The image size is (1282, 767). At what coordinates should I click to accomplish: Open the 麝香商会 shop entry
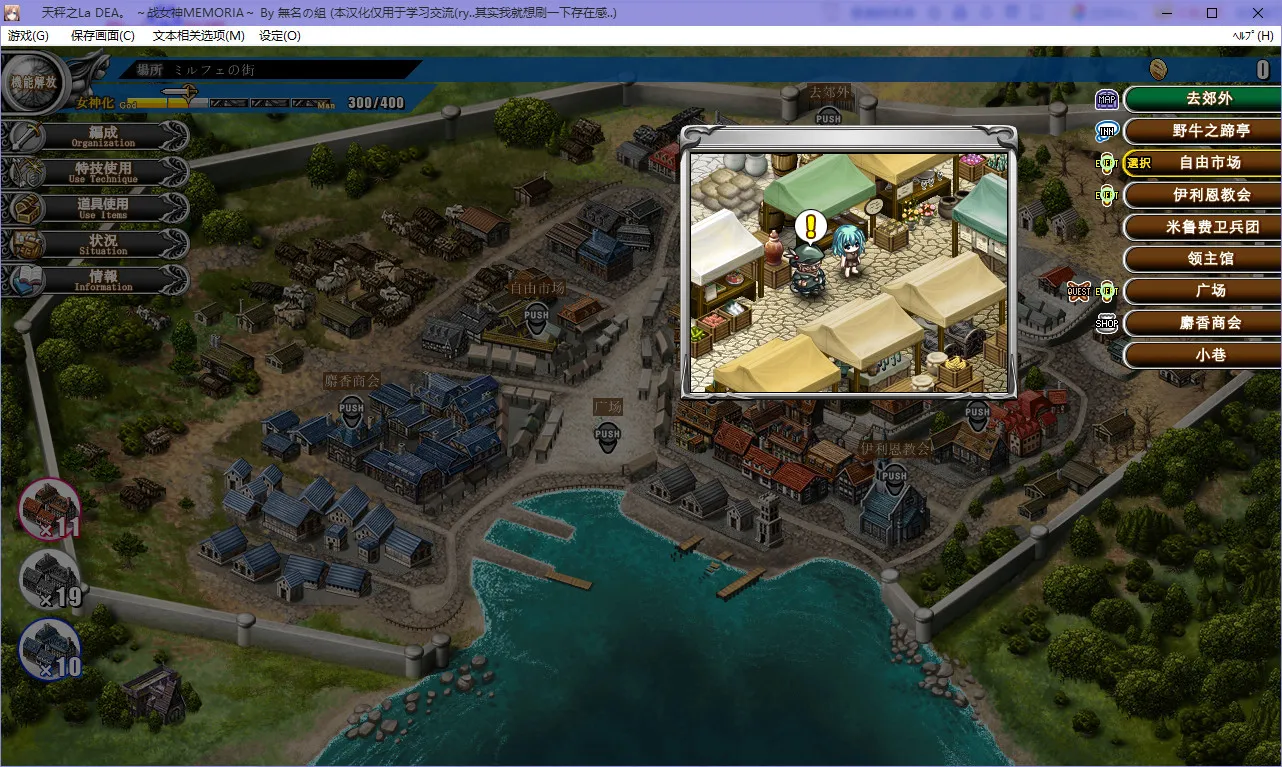point(1203,323)
